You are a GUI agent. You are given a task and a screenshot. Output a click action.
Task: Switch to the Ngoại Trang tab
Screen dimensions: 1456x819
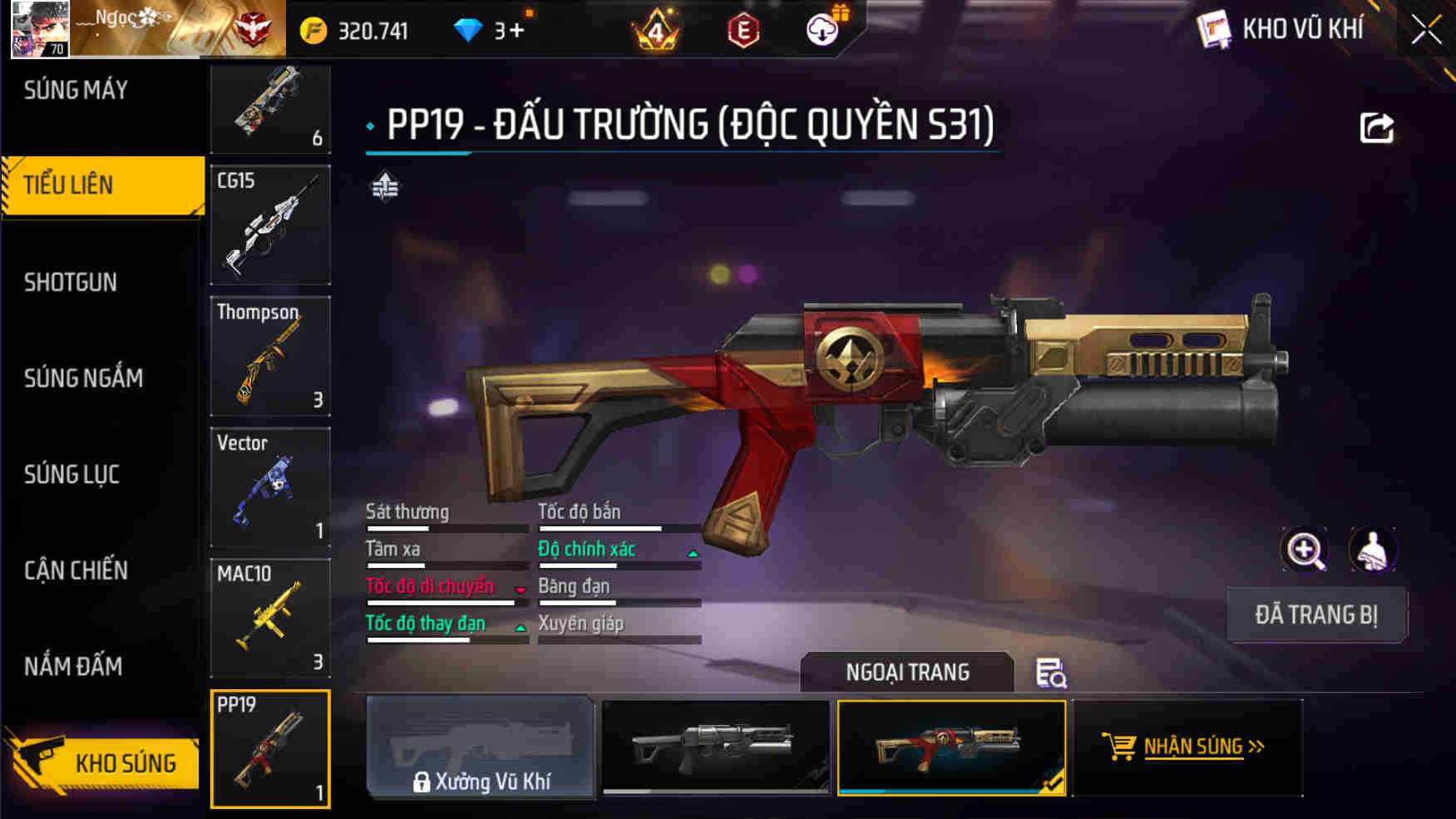[906, 673]
